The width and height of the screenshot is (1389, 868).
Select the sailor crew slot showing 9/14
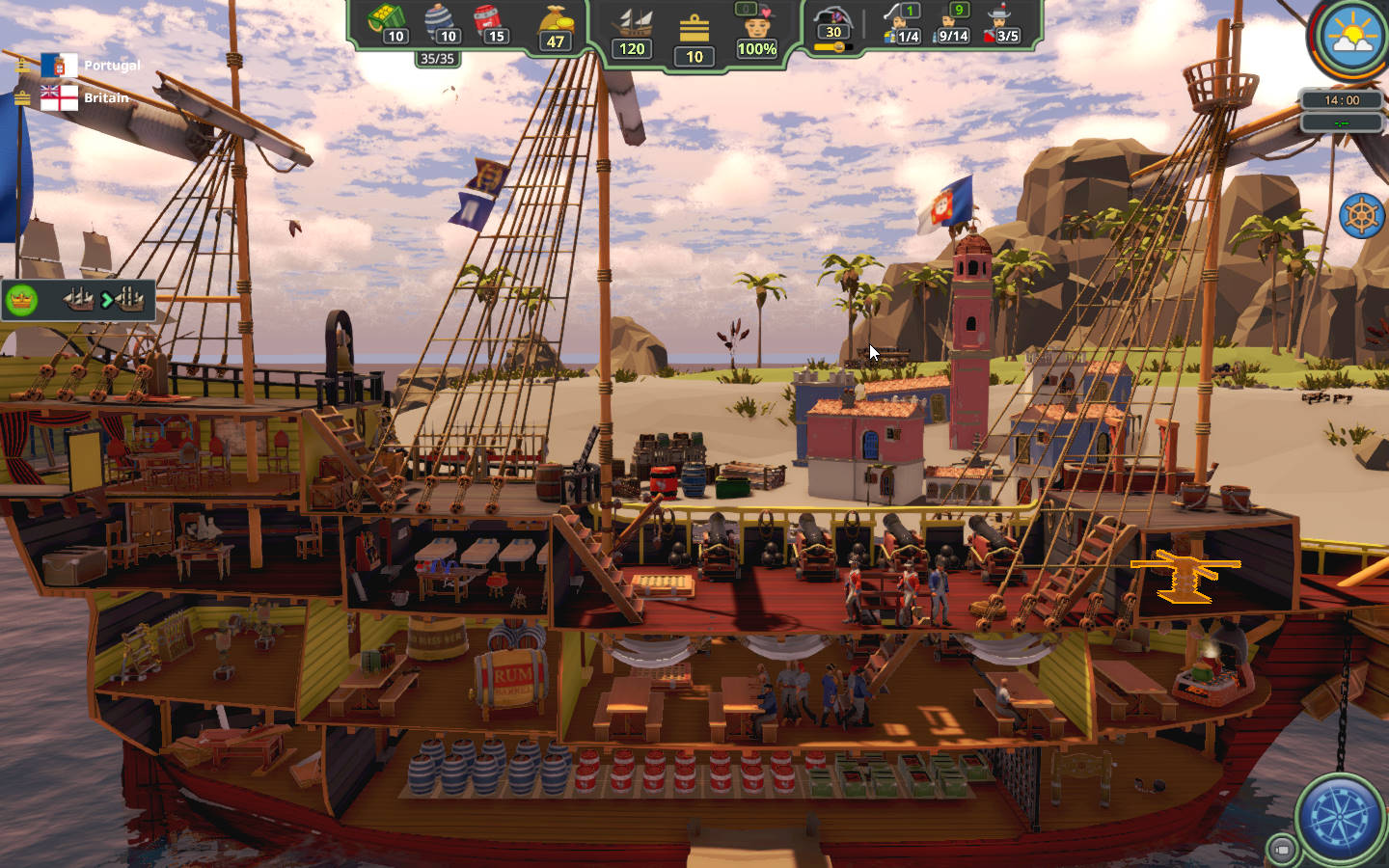click(953, 25)
